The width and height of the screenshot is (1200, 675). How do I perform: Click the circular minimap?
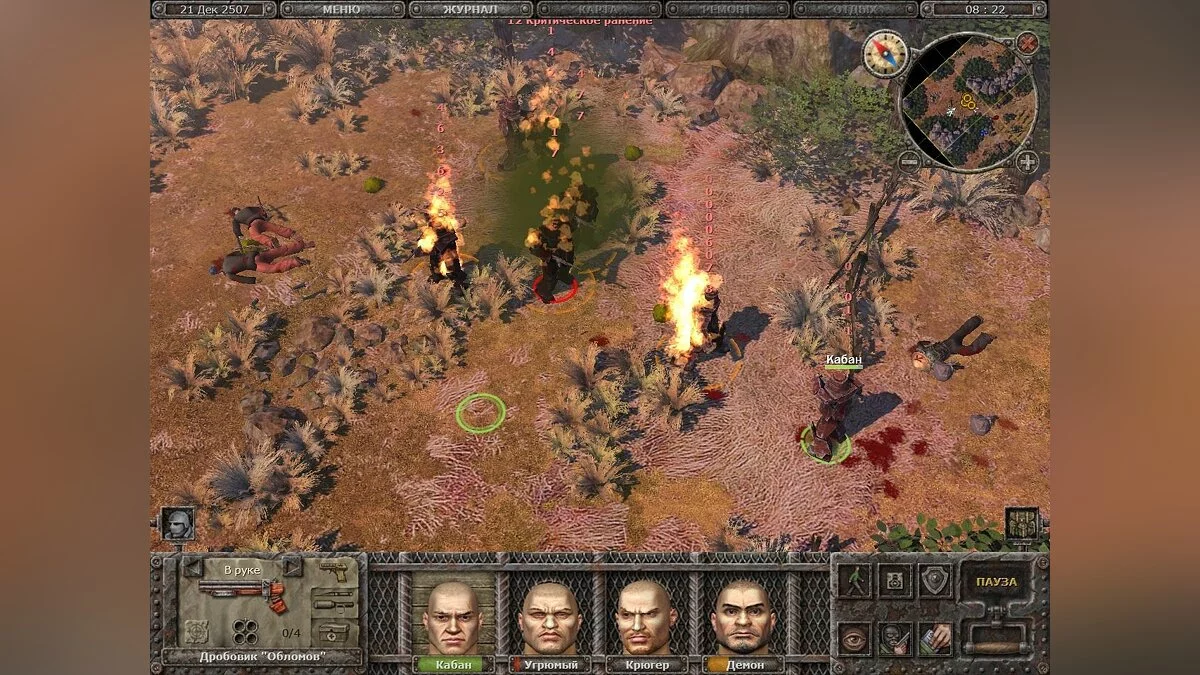coord(968,102)
